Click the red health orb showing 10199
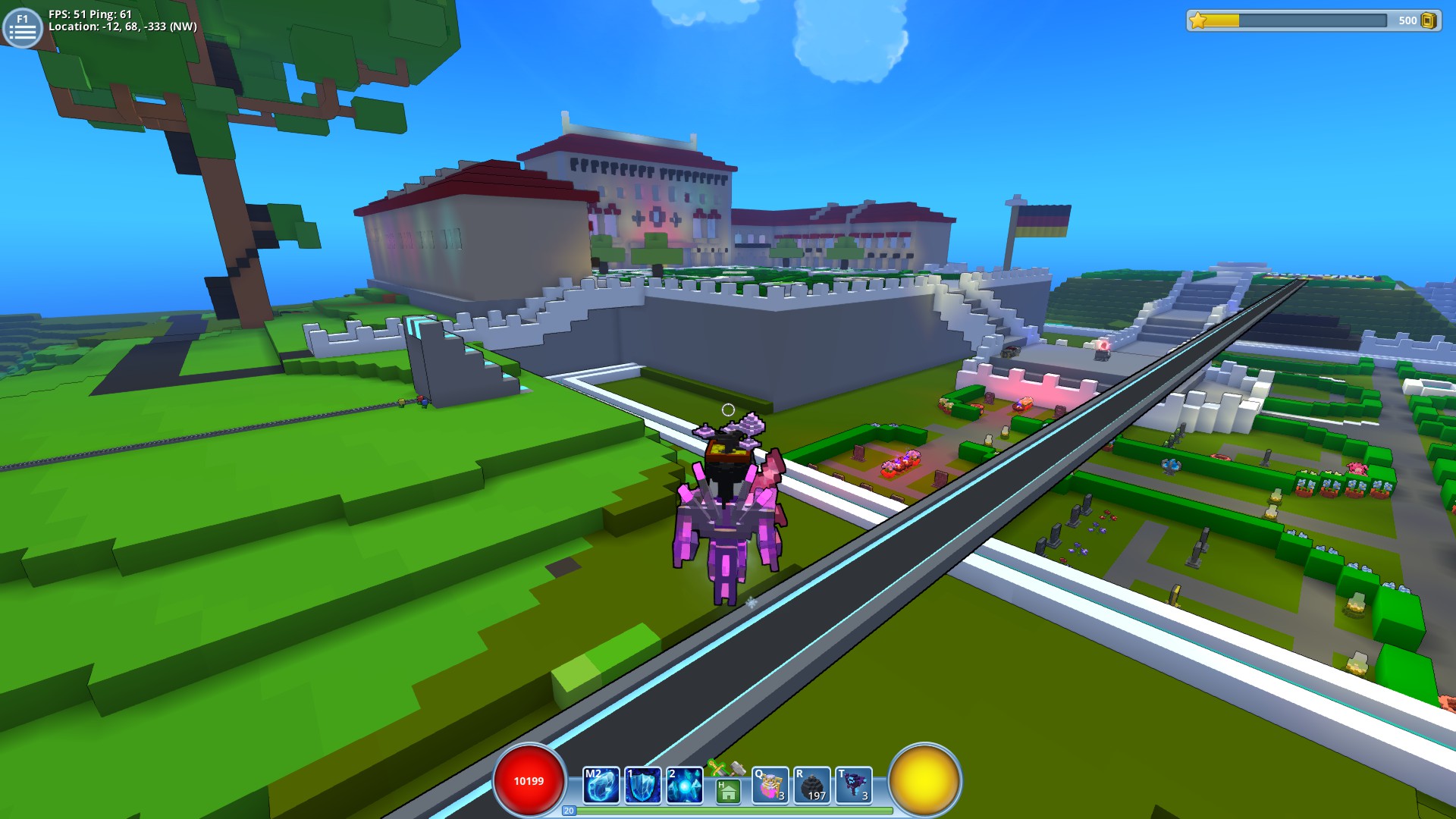1456x819 pixels. [x=529, y=782]
